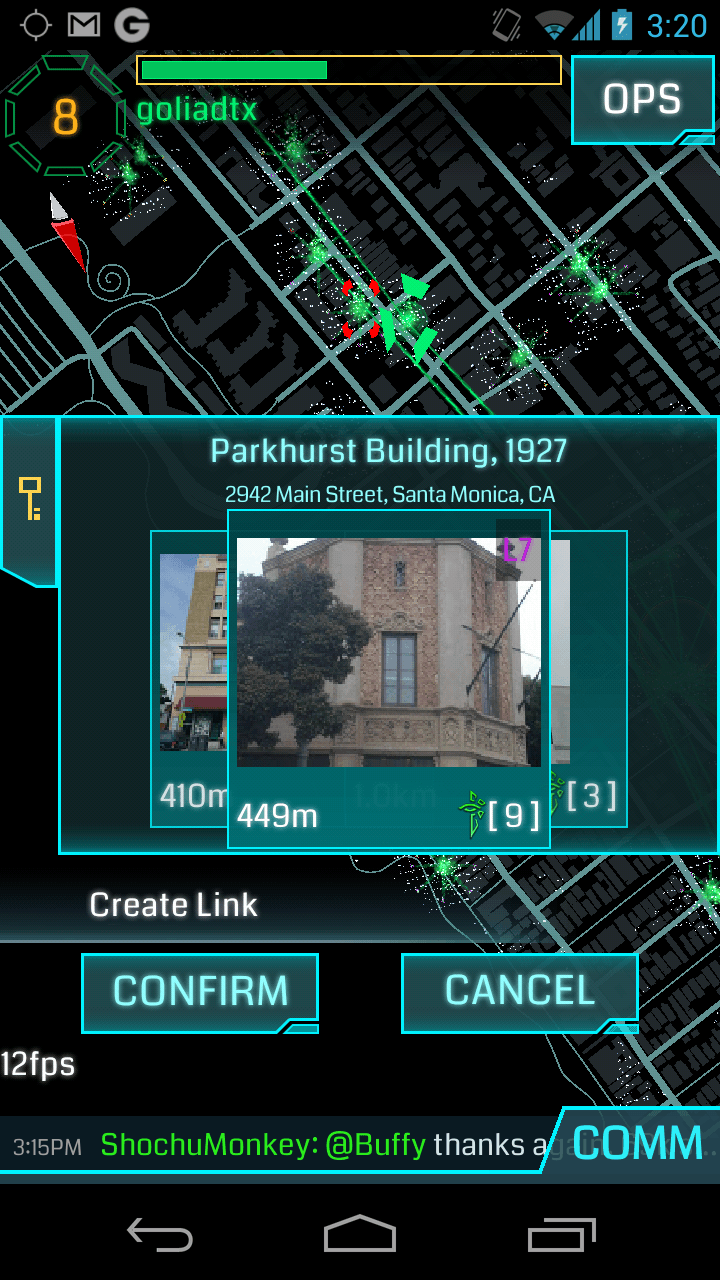Screen dimensions: 720x1280
Task: Confirm the Create Link action
Action: click(200, 991)
